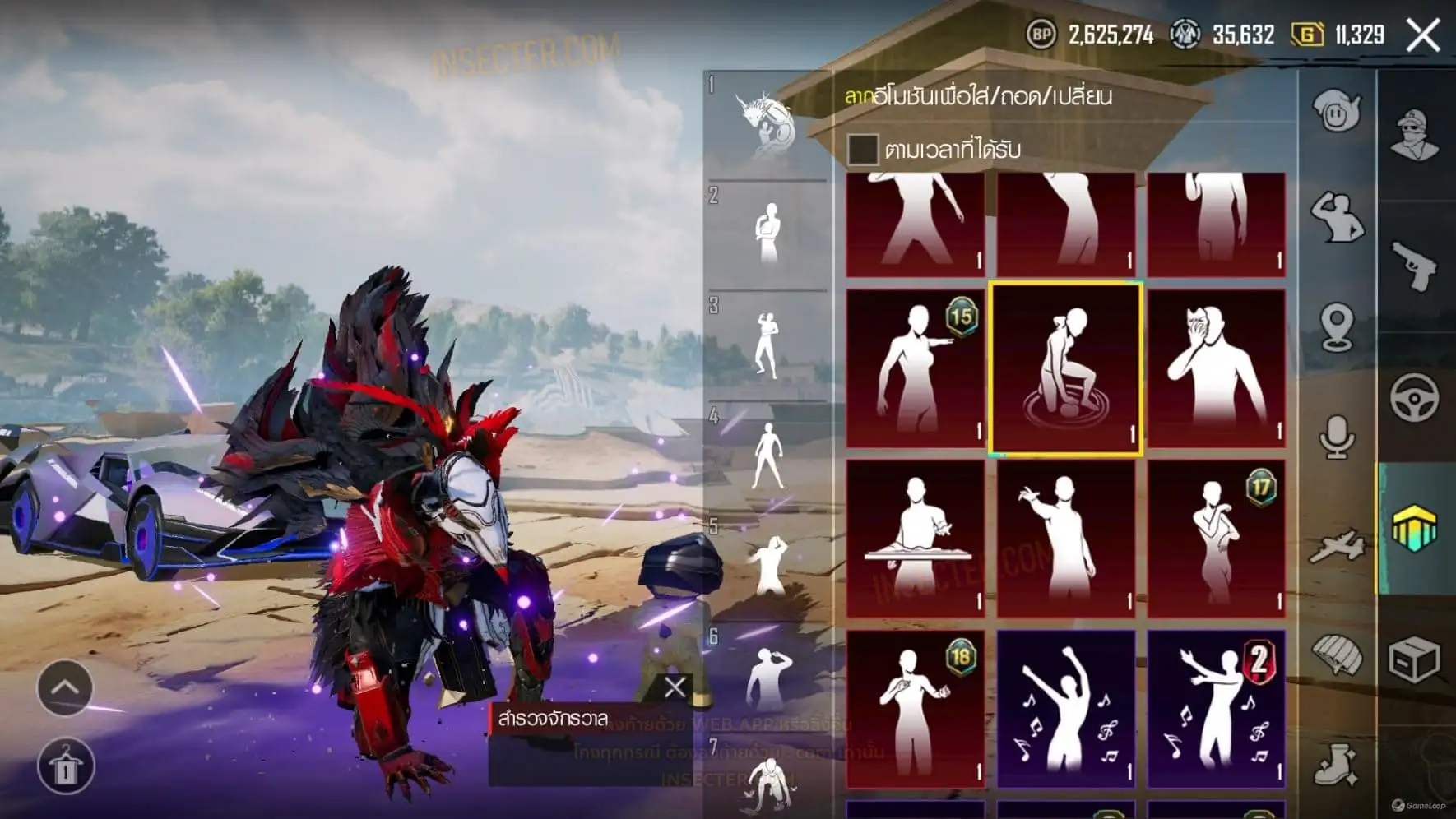Open the pistol weapon skins tab
The width and height of the screenshot is (1456, 819).
(x=1414, y=265)
